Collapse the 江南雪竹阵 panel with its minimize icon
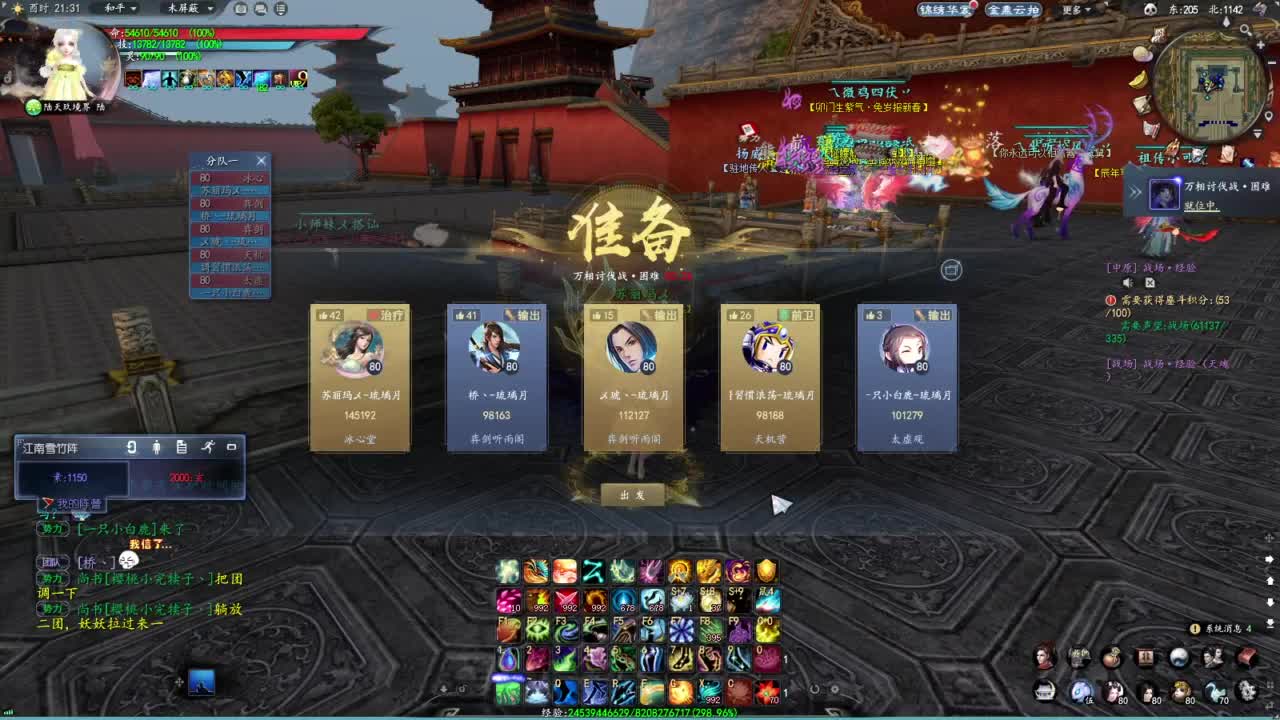This screenshot has width=1280, height=720. [231, 447]
